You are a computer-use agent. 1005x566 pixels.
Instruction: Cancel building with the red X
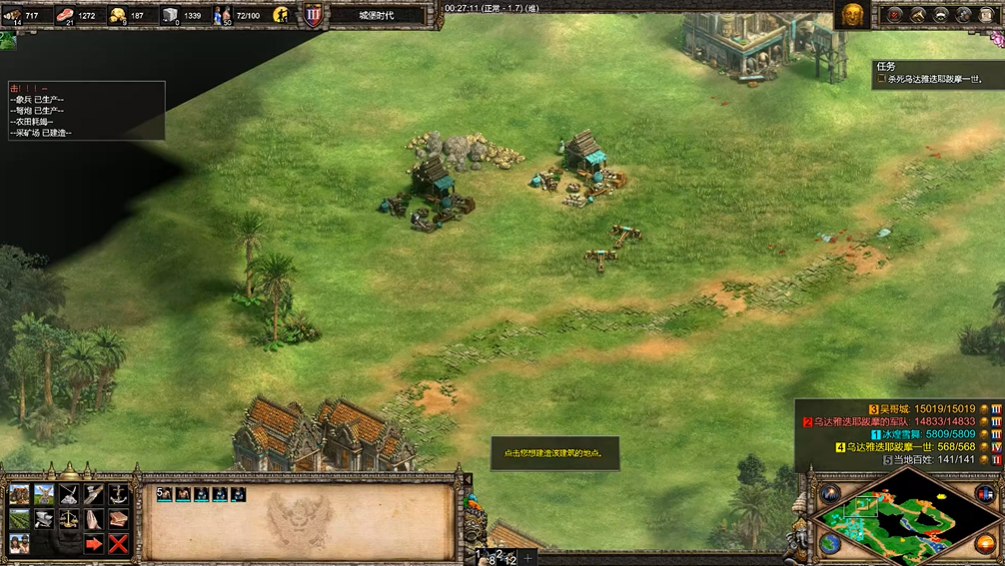(118, 544)
